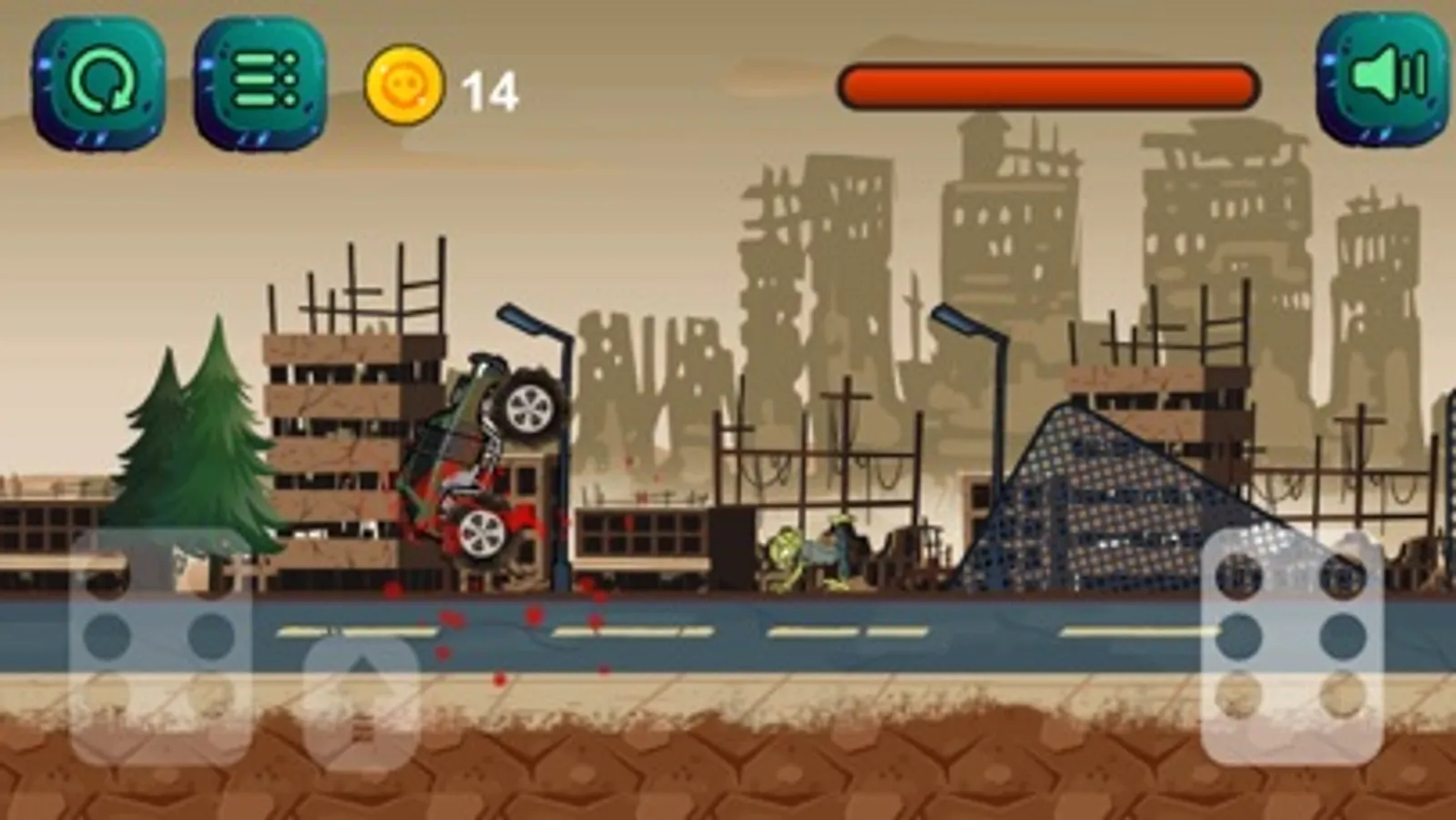Screen dimensions: 1456x820
Task: Tap the red health bar
Action: coord(1047,82)
